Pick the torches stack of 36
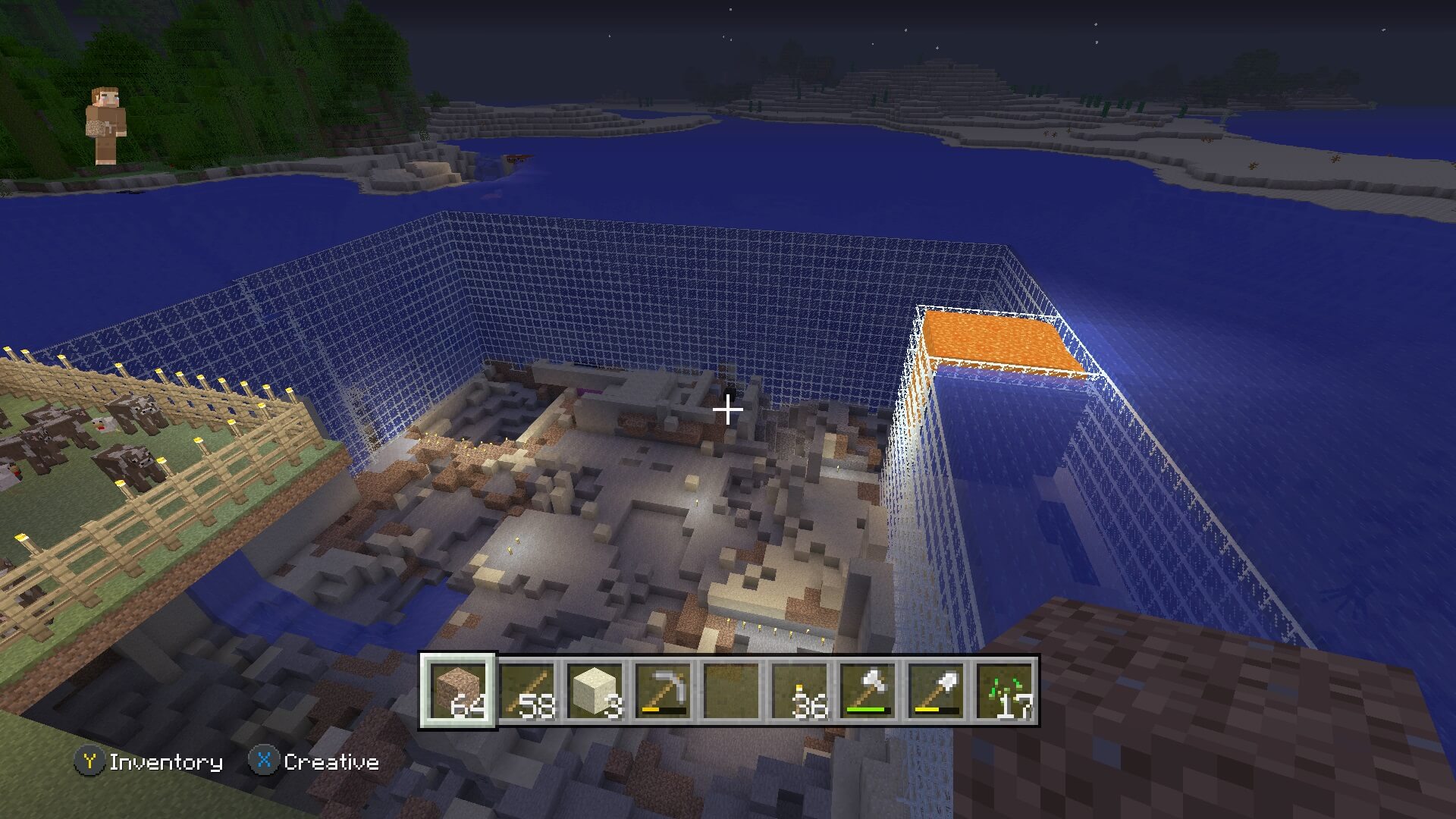This screenshot has height=819, width=1456. [x=799, y=691]
